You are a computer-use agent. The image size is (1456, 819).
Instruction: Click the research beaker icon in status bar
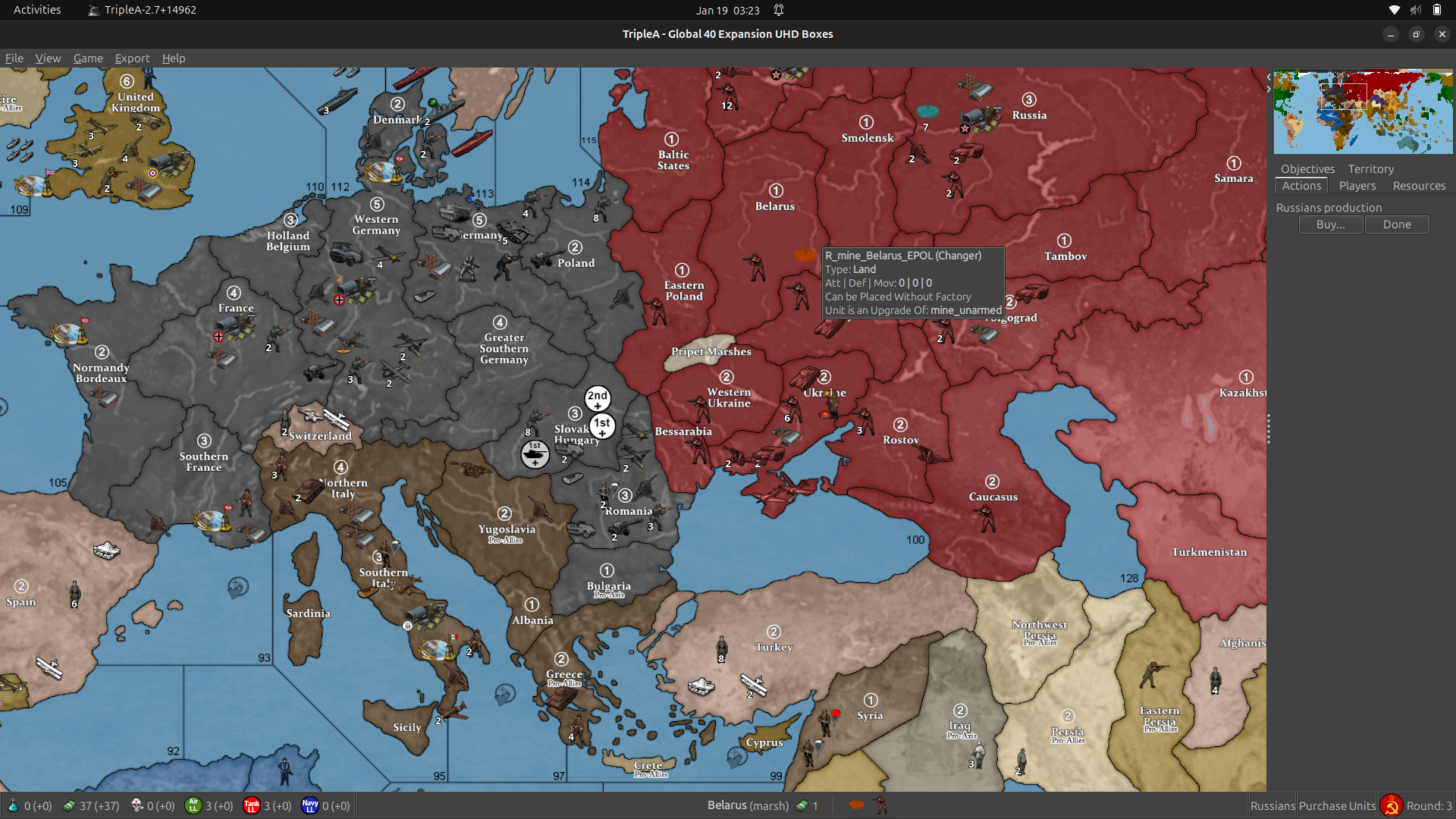12,805
